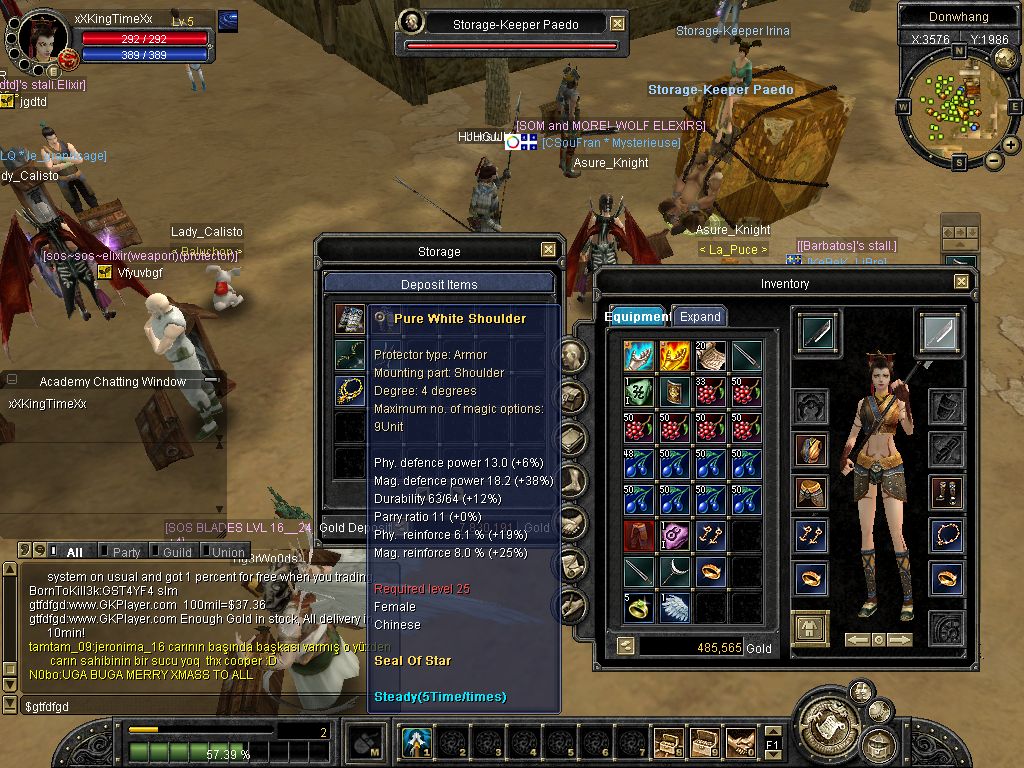Zoom out the minimap with minus button

click(993, 161)
